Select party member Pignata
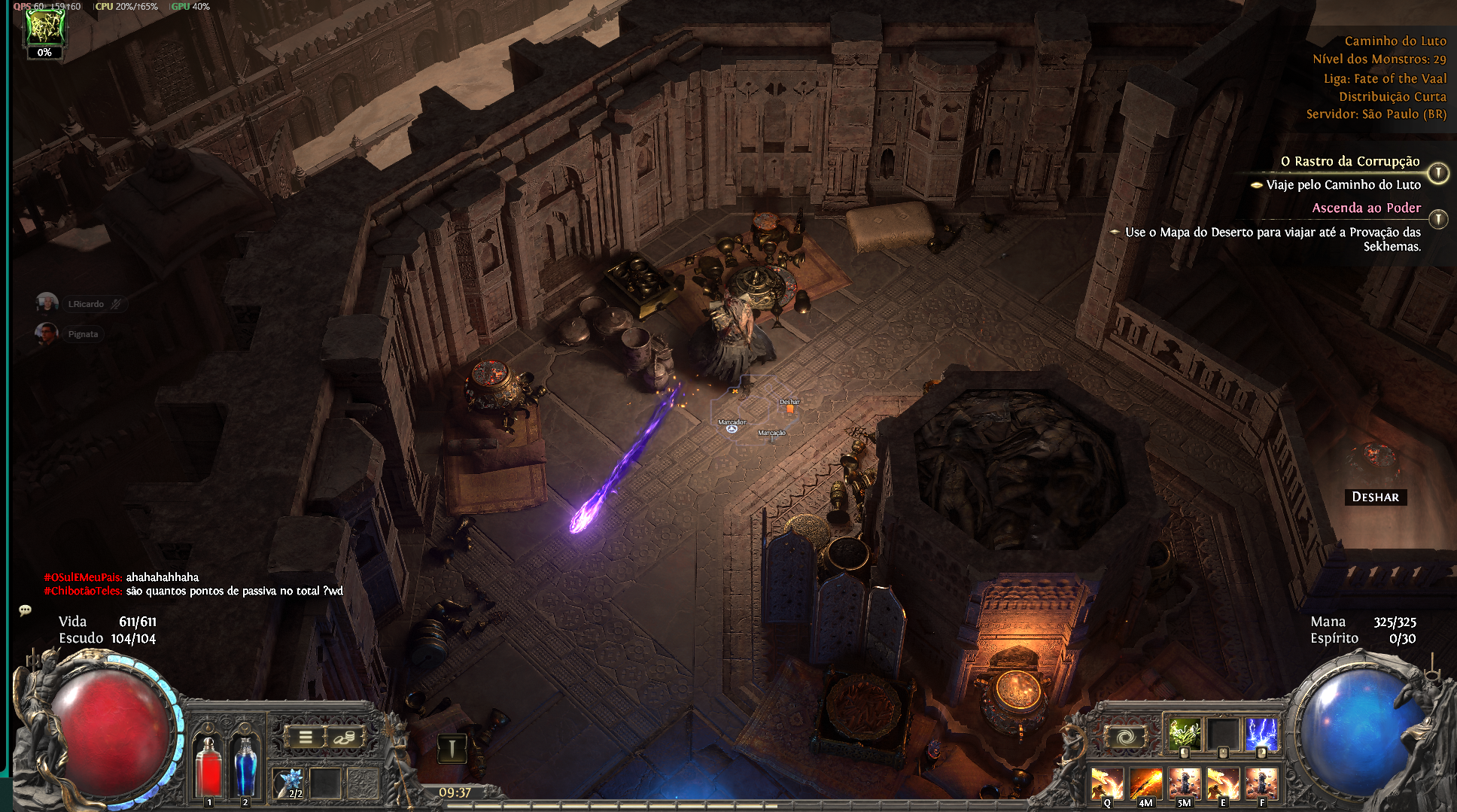 click(47, 333)
